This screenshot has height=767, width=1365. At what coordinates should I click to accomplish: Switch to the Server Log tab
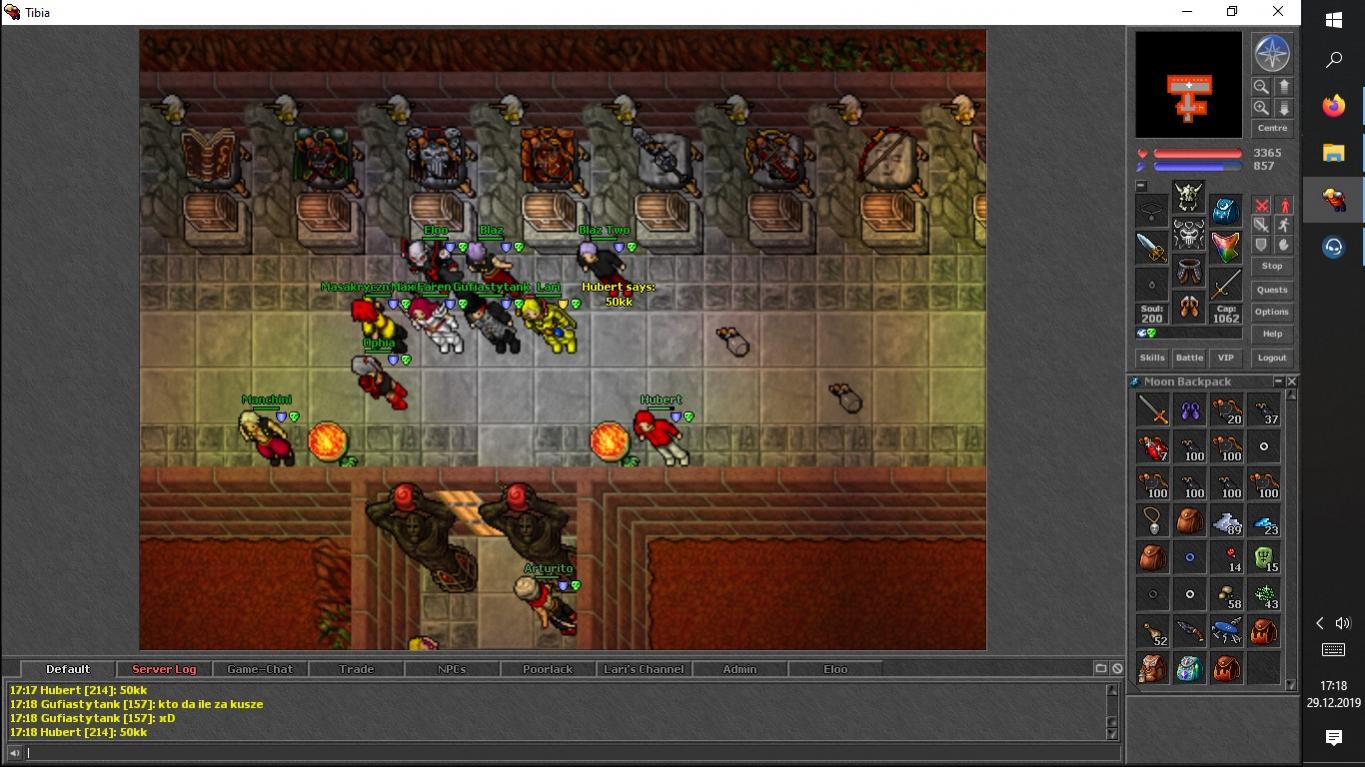164,669
